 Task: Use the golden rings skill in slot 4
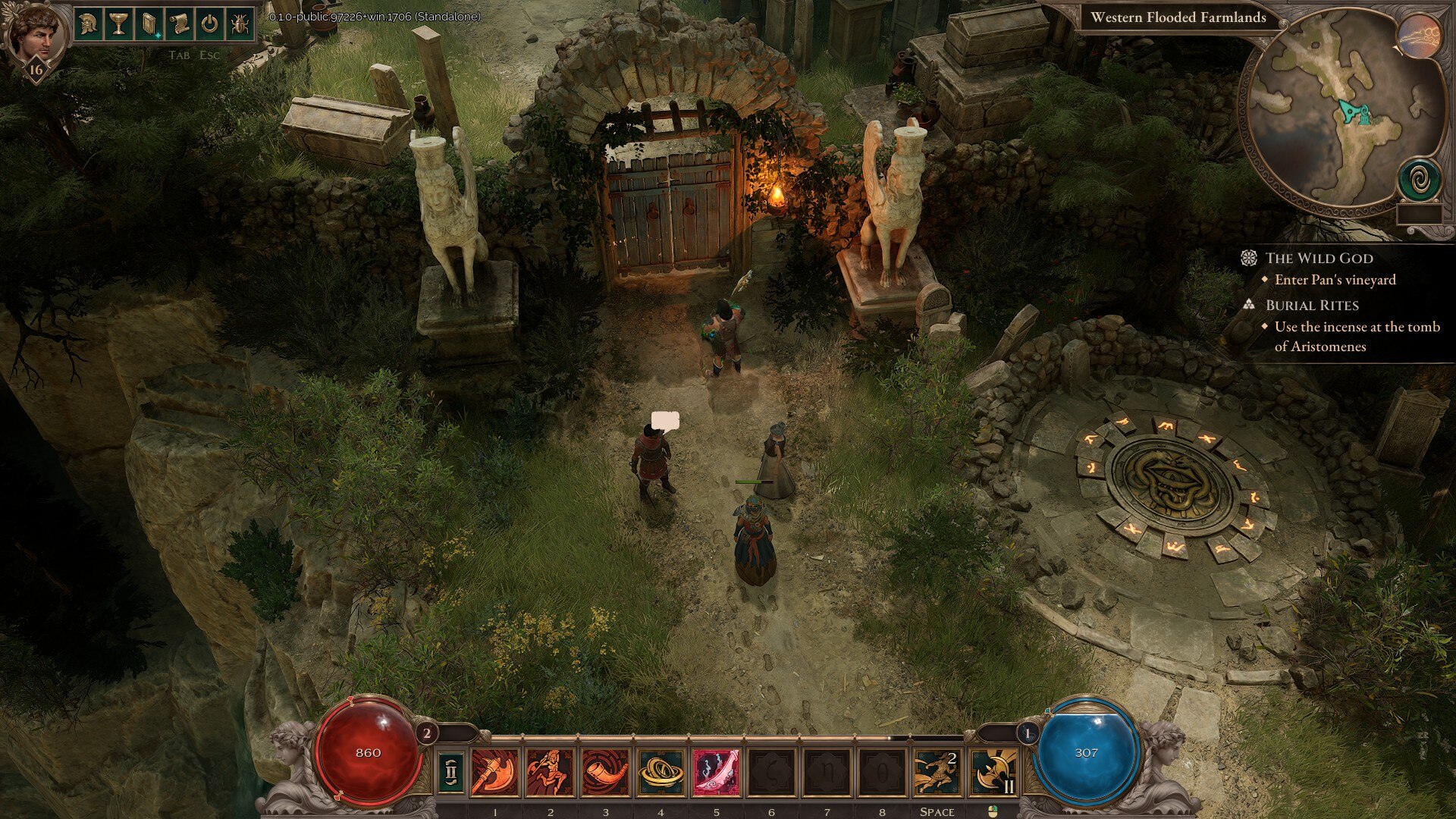click(x=661, y=773)
